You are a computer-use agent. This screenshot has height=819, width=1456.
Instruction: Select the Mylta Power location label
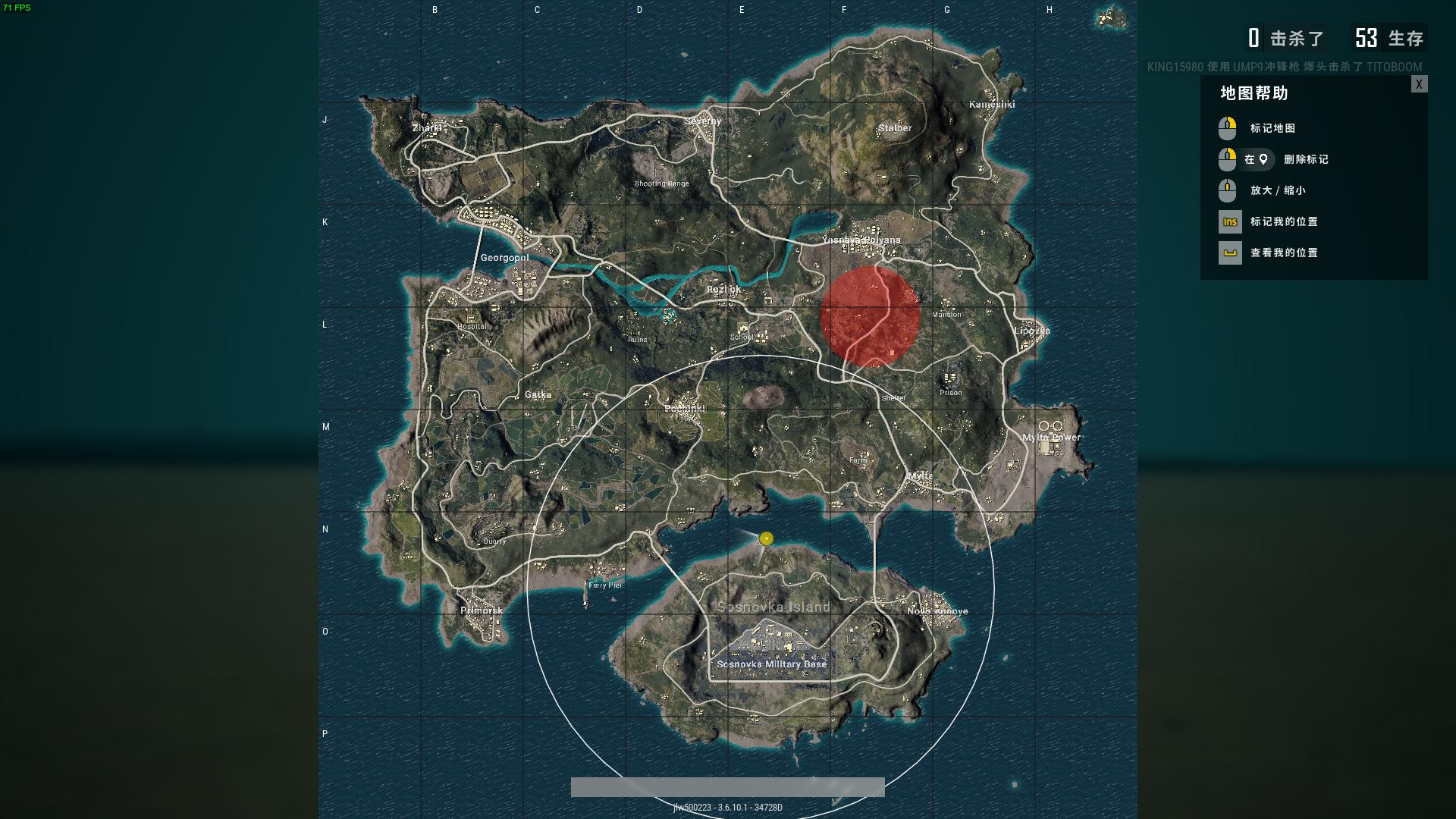1051,438
